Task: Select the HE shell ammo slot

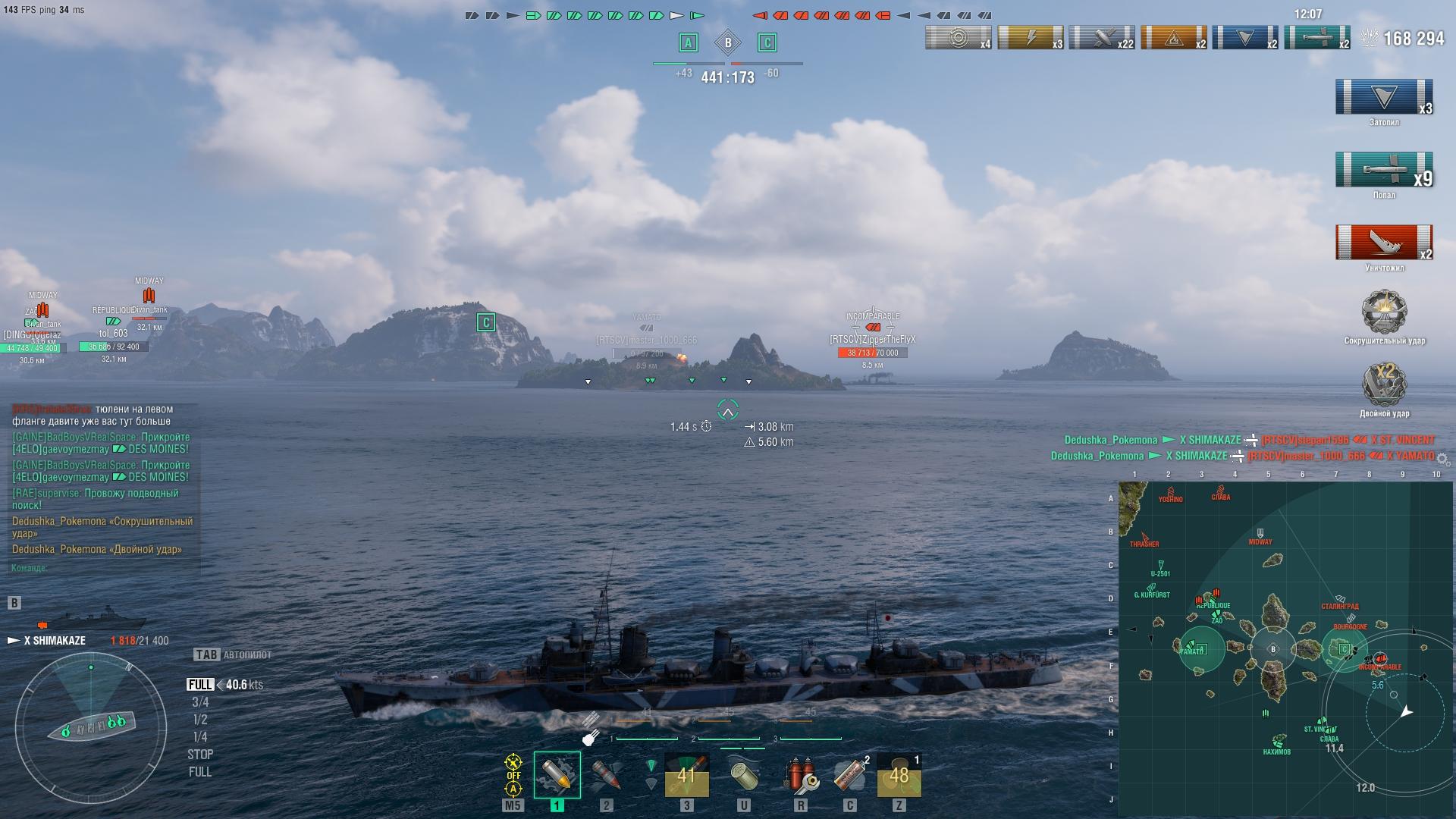Action: pos(557,774)
